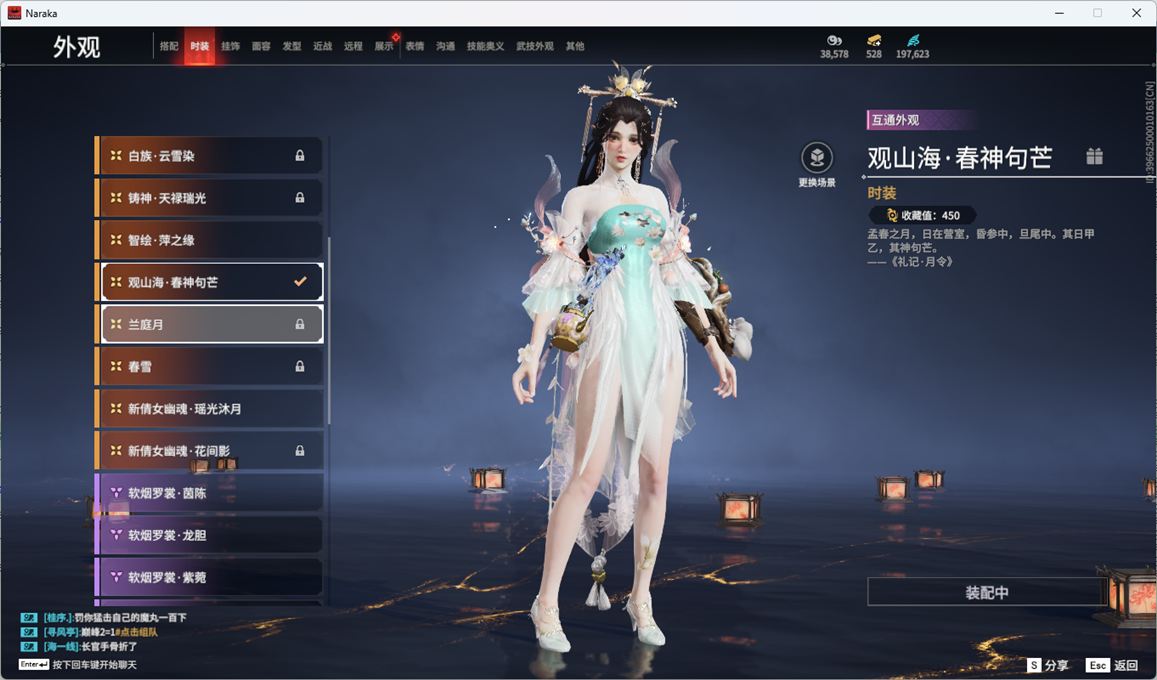Switch to the 发型 tab

(292, 46)
